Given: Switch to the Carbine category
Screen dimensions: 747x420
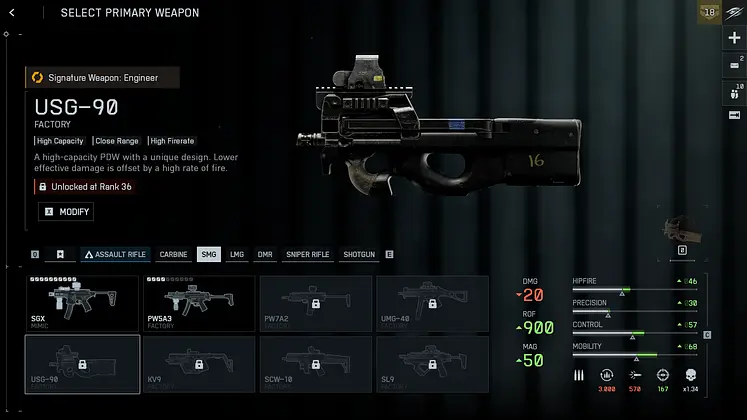Looking at the screenshot, I should [x=173, y=255].
